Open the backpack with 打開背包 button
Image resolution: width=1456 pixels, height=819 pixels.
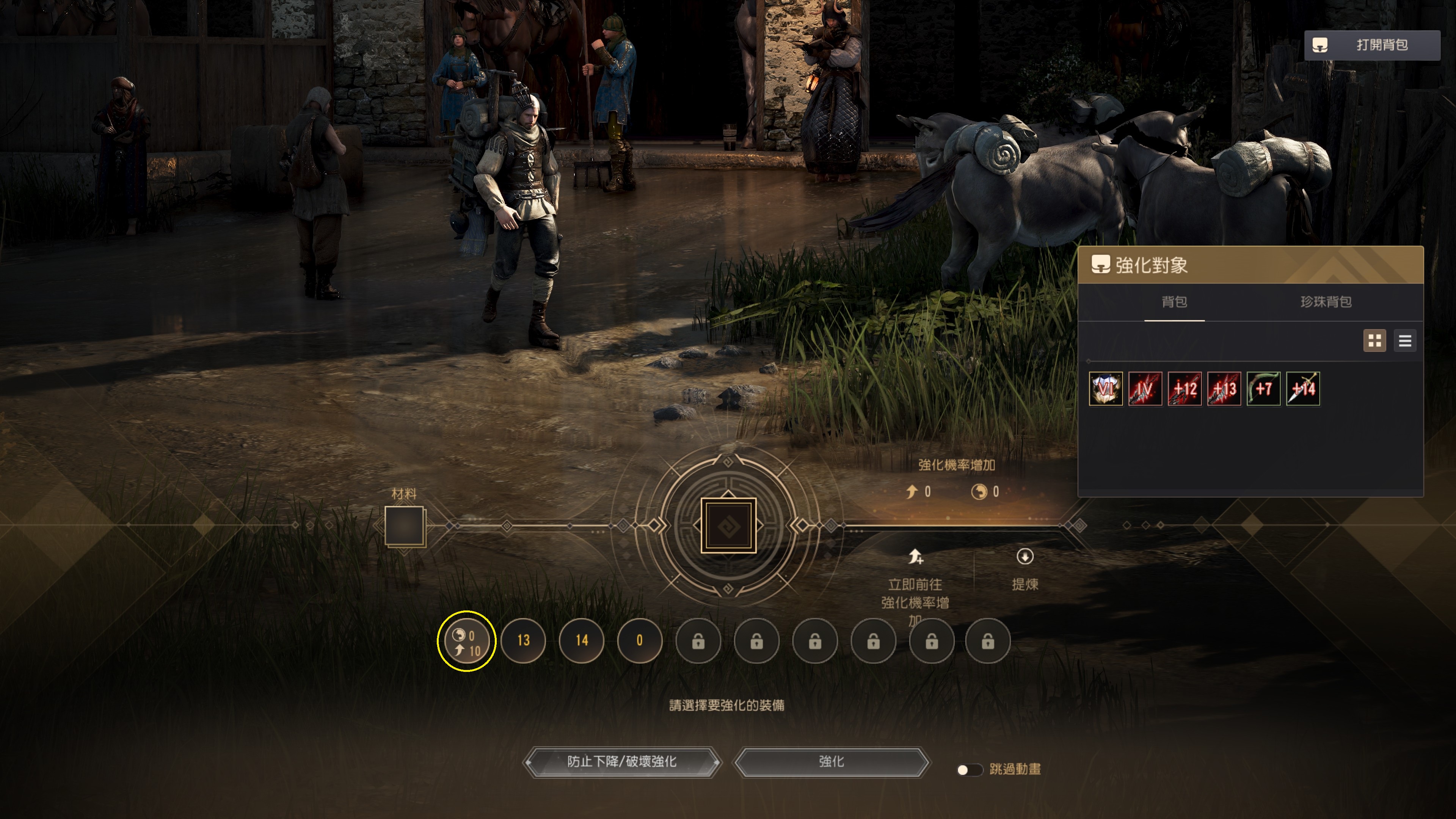(x=1371, y=45)
